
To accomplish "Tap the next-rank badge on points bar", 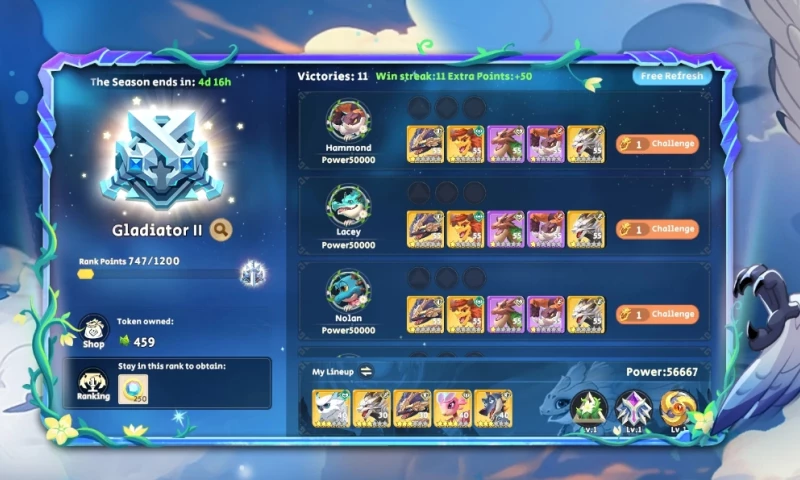I will click(x=251, y=273).
